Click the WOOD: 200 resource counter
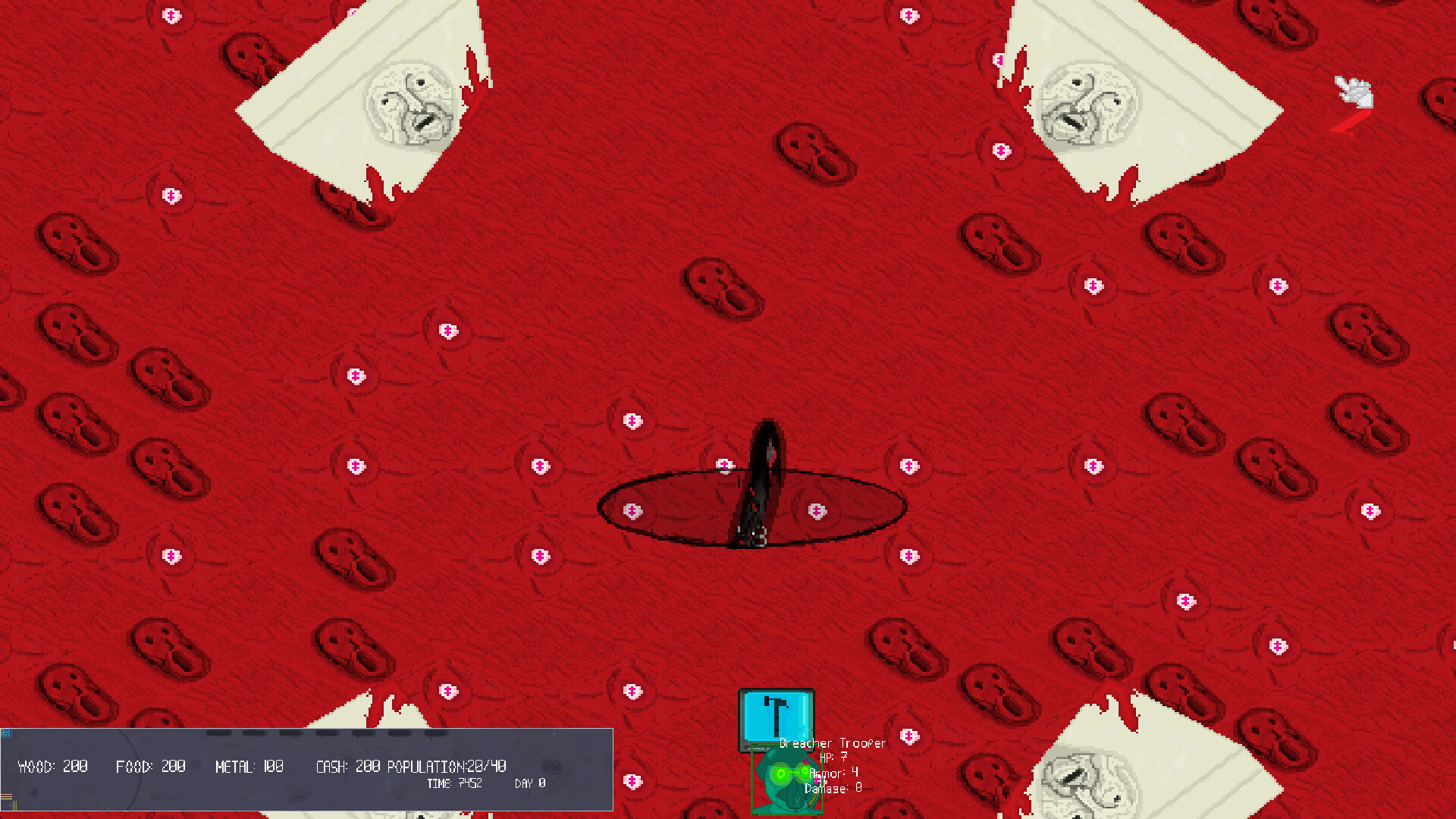Image resolution: width=1456 pixels, height=819 pixels. click(53, 766)
